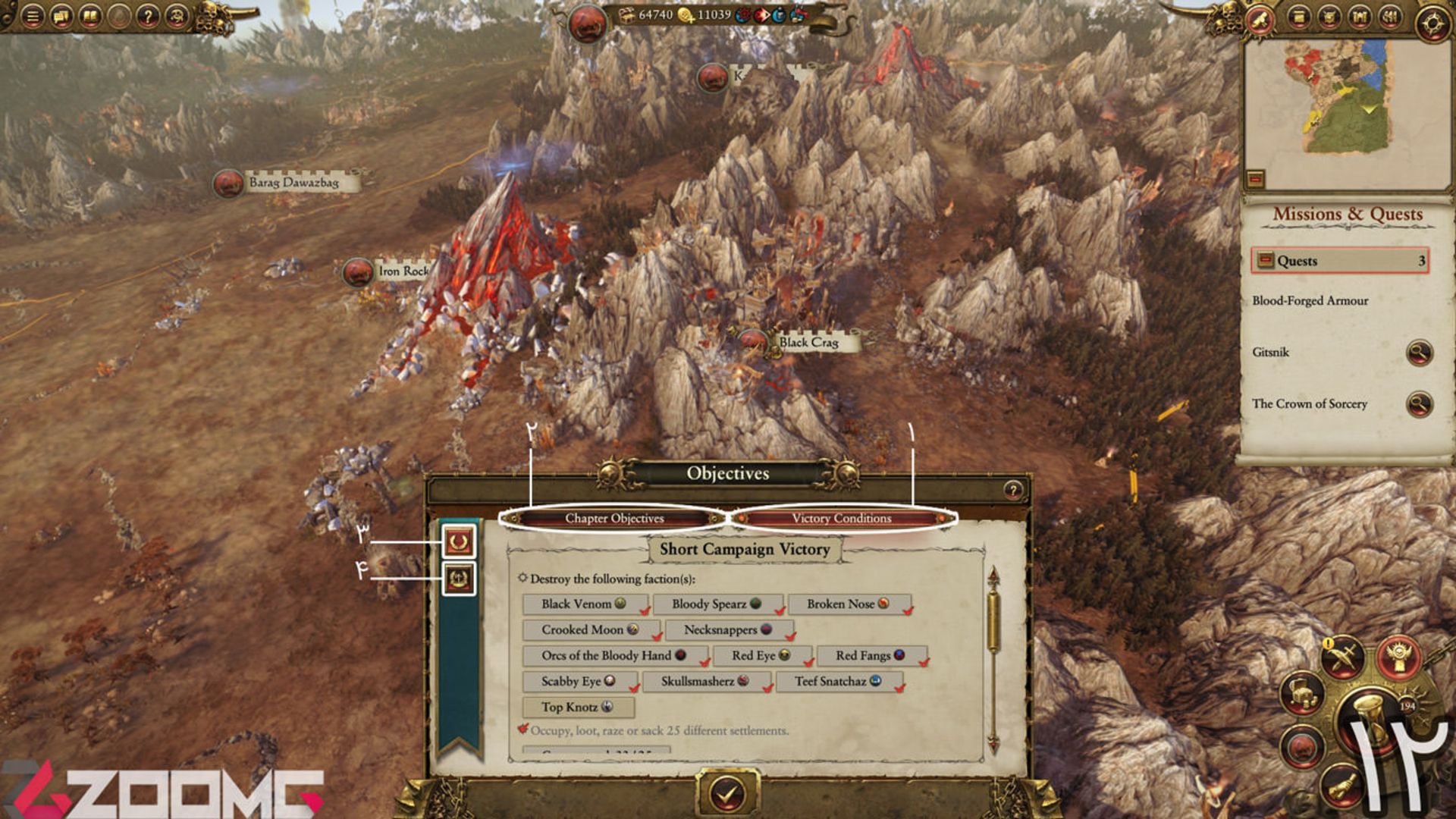Viewport: 1456px width, 819px height.
Task: Choose the Bloody Spearz faction entry
Action: point(716,604)
